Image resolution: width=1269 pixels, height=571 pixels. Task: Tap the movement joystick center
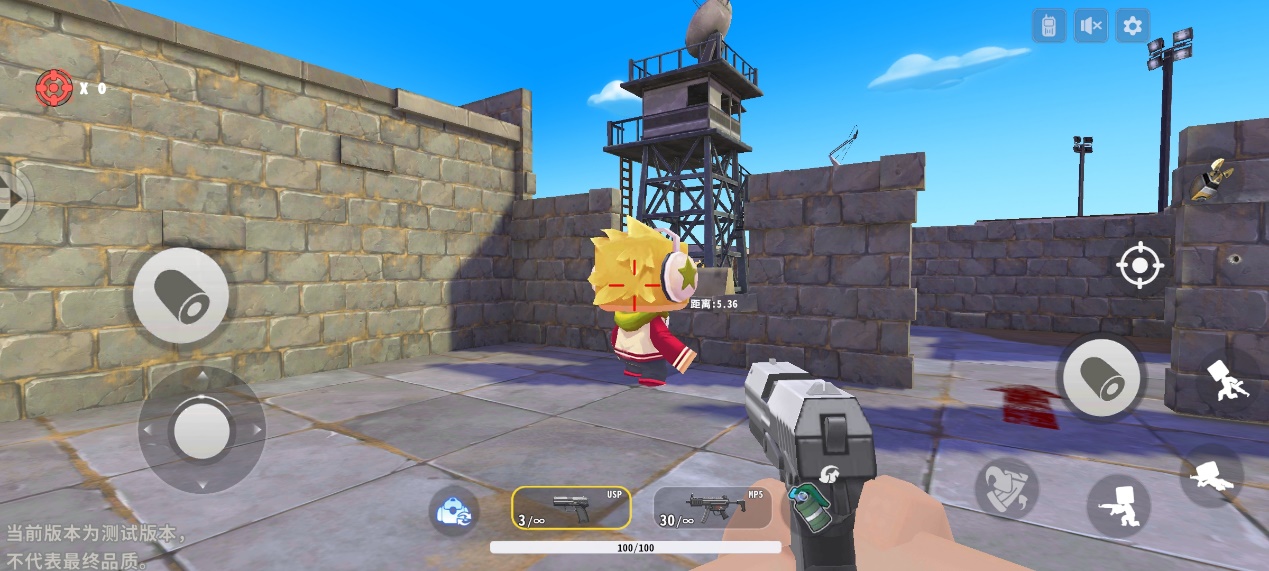pos(201,430)
